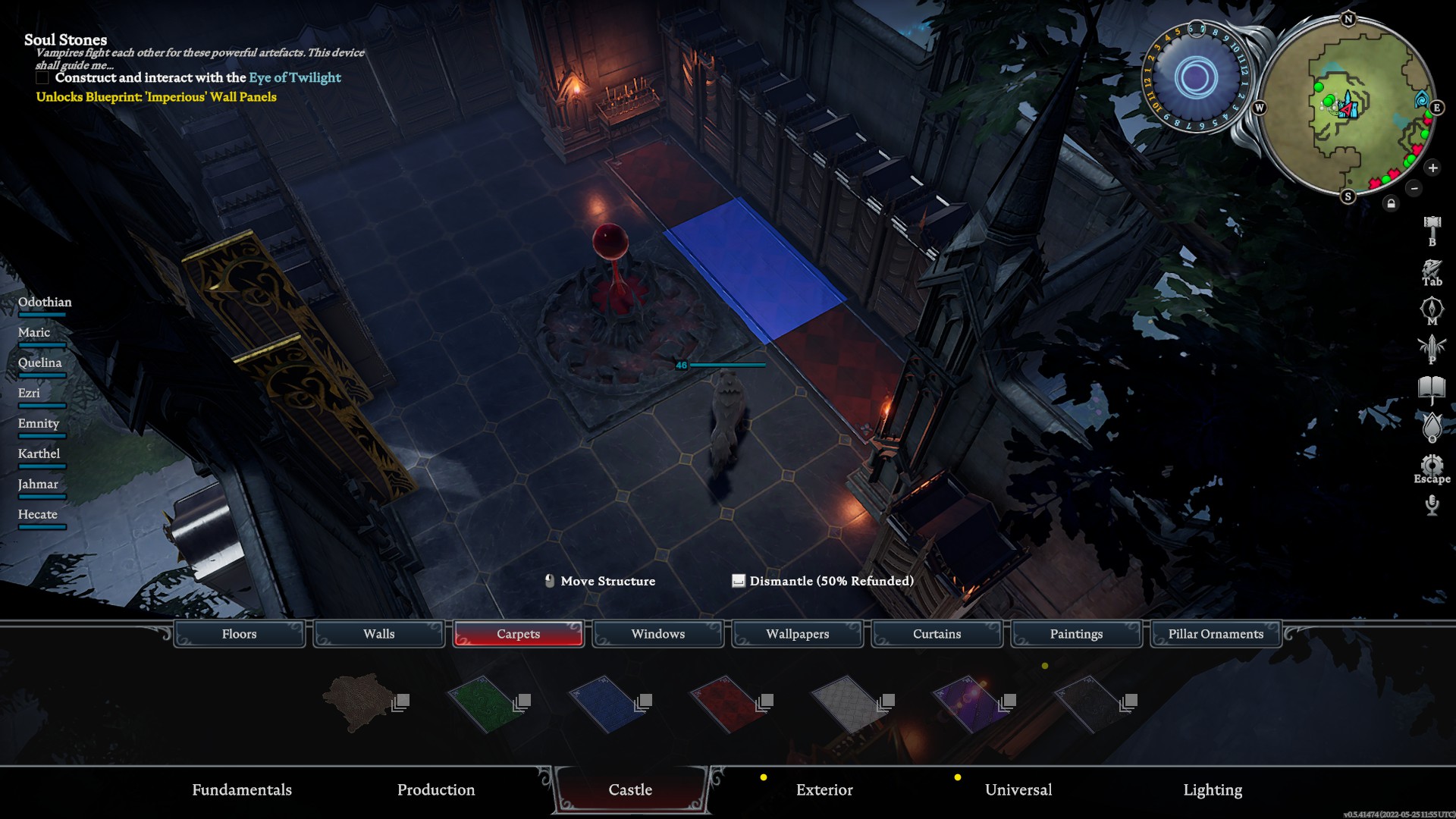This screenshot has height=819, width=1456.
Task: Open the Escape settings gear icon
Action: (1432, 465)
